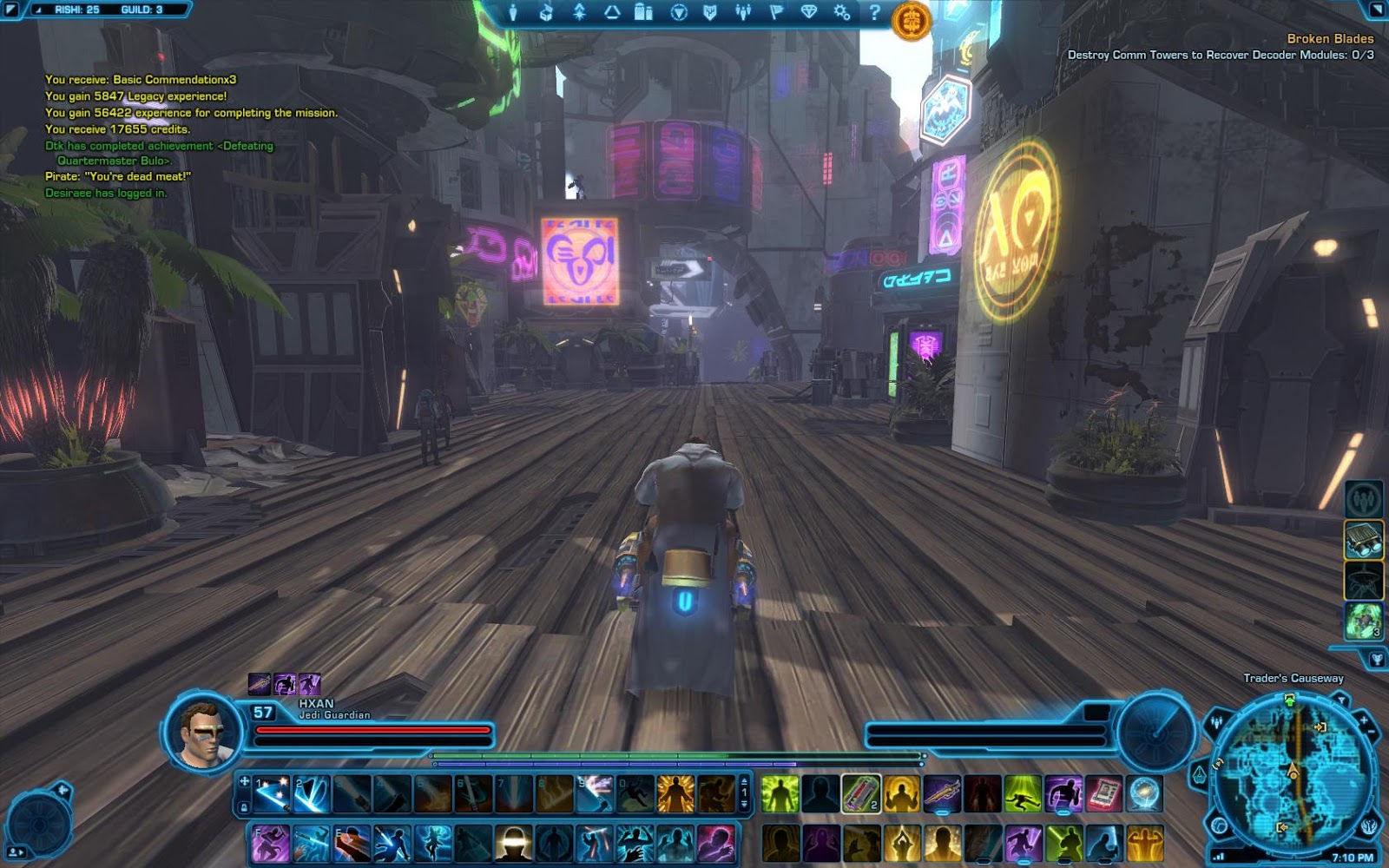Use the red-green stim item with count 2
Image resolution: width=1389 pixels, height=868 pixels.
[860, 794]
